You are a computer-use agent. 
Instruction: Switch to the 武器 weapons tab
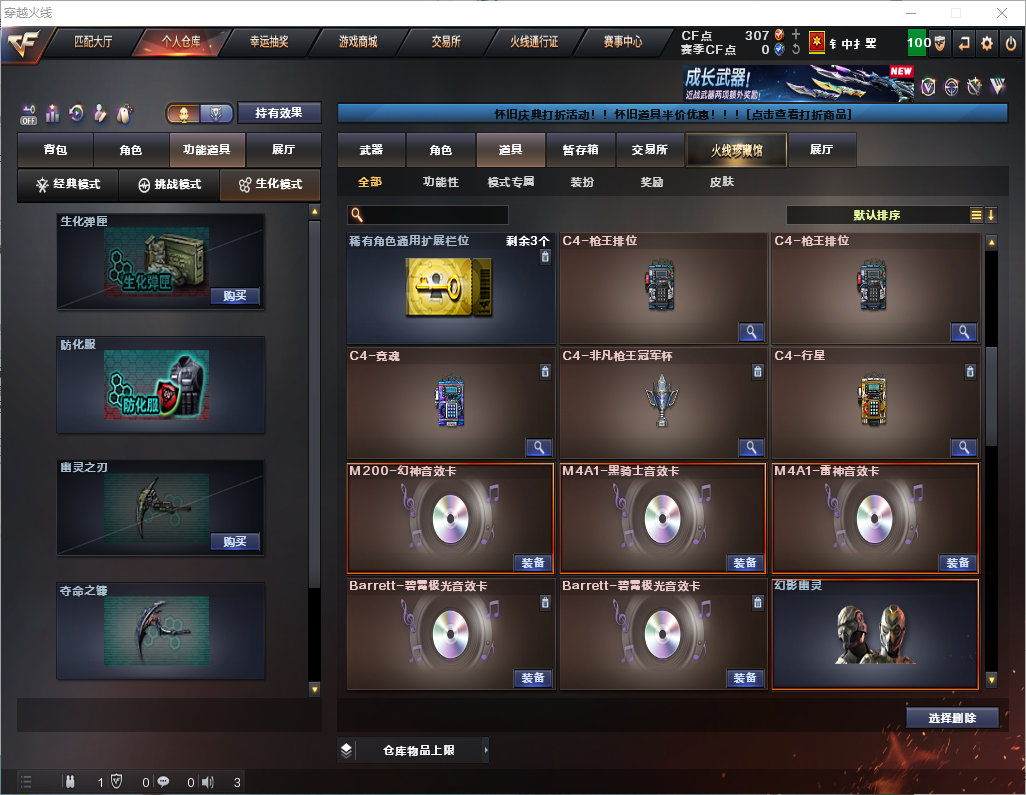371,150
